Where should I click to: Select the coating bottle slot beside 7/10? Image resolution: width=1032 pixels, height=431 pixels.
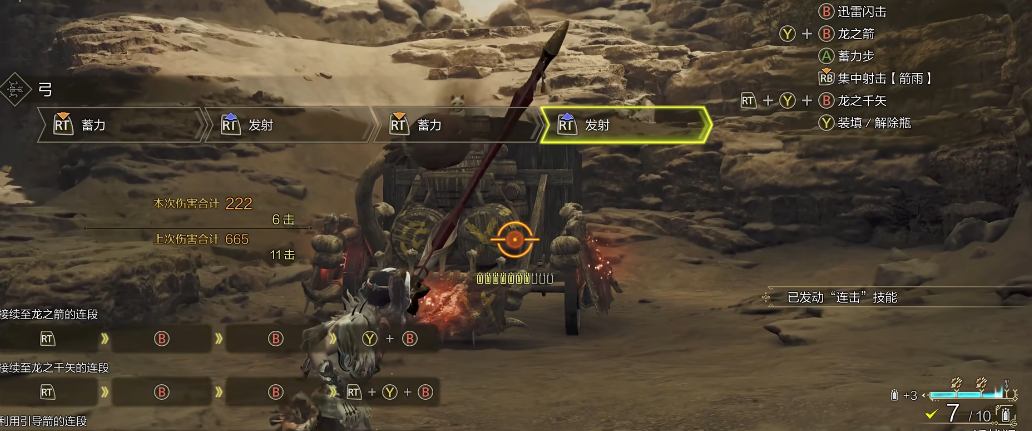tap(1003, 415)
